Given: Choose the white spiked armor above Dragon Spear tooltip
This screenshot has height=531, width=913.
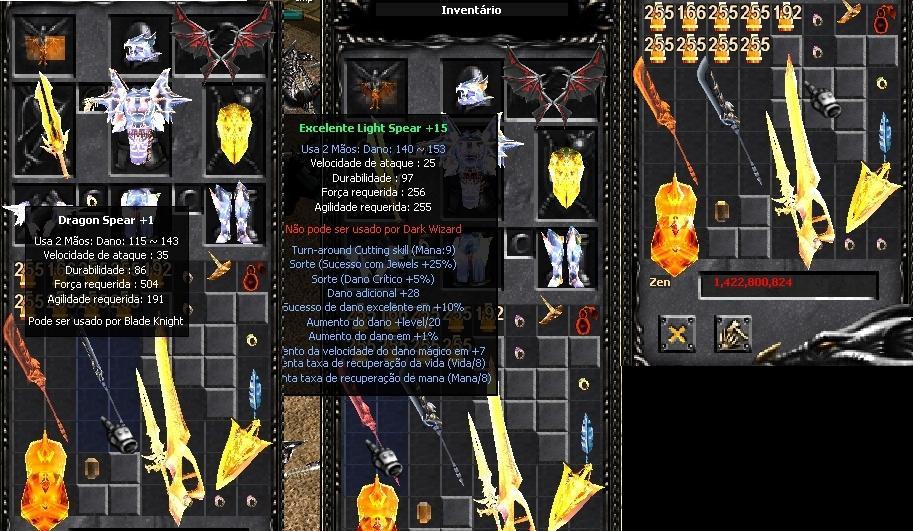Looking at the screenshot, I should (x=136, y=120).
